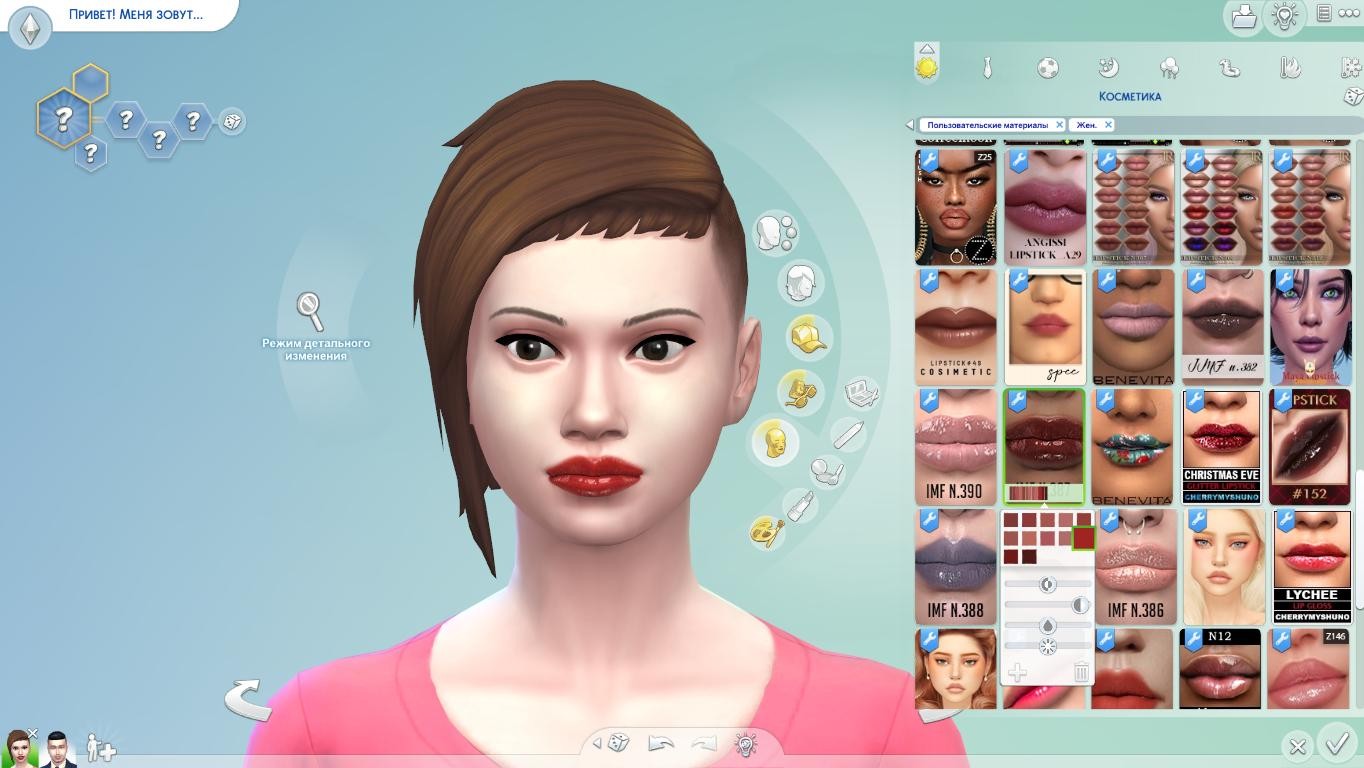Delete the swatch with the trash icon
This screenshot has width=1364, height=768.
click(1081, 672)
